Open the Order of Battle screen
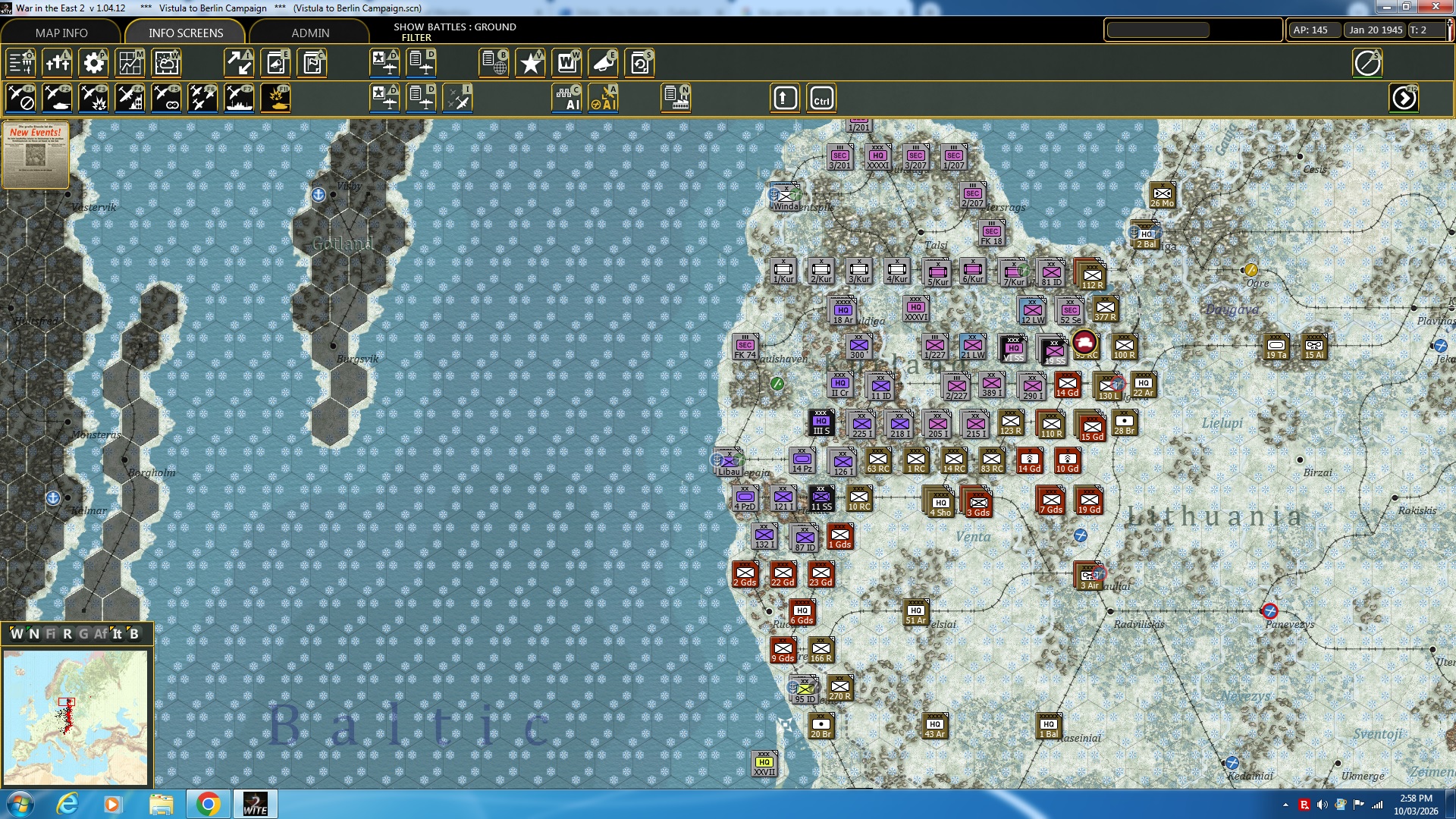Viewport: 1456px width, 819px height. point(21,63)
